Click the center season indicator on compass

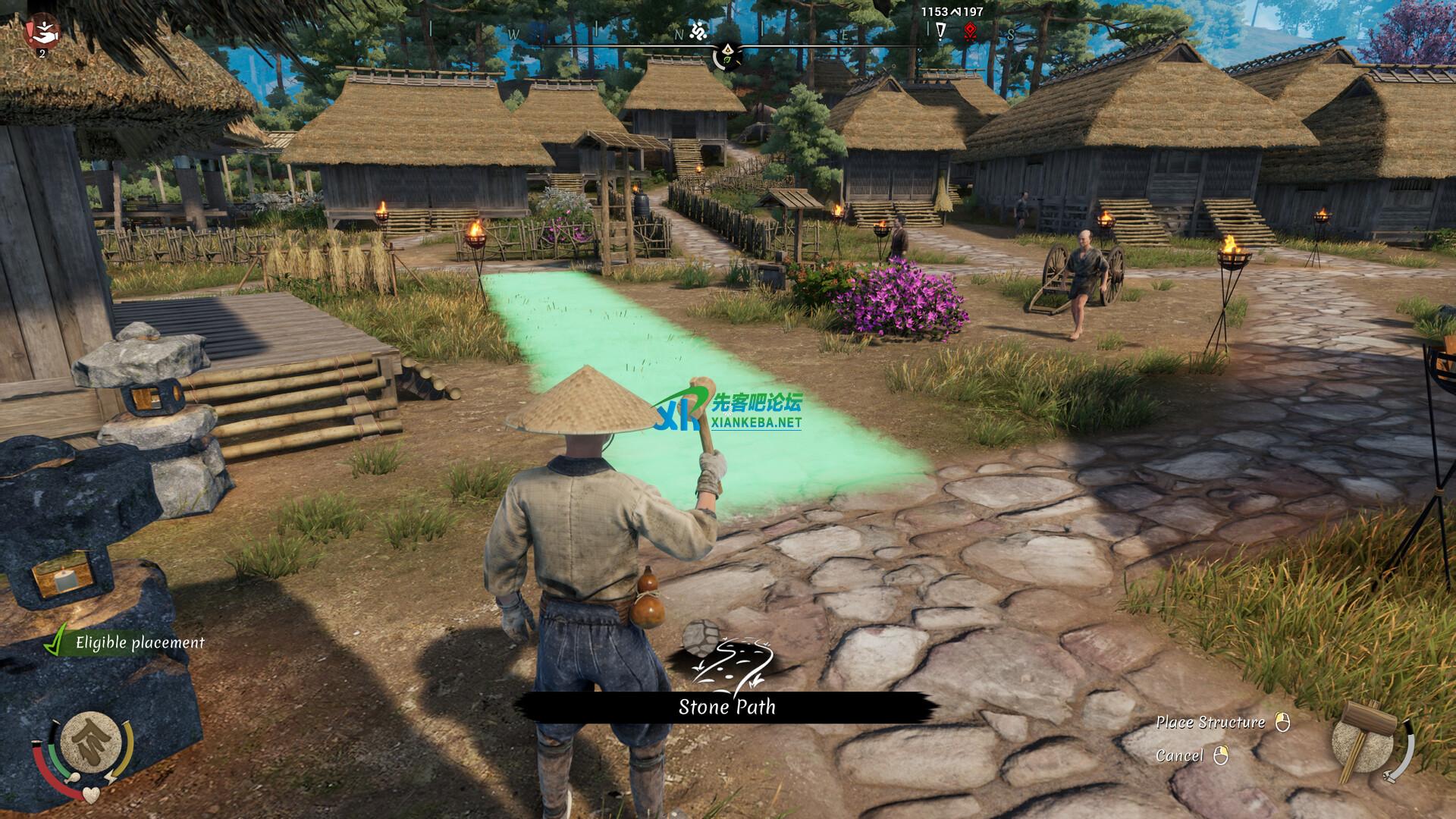click(x=727, y=55)
